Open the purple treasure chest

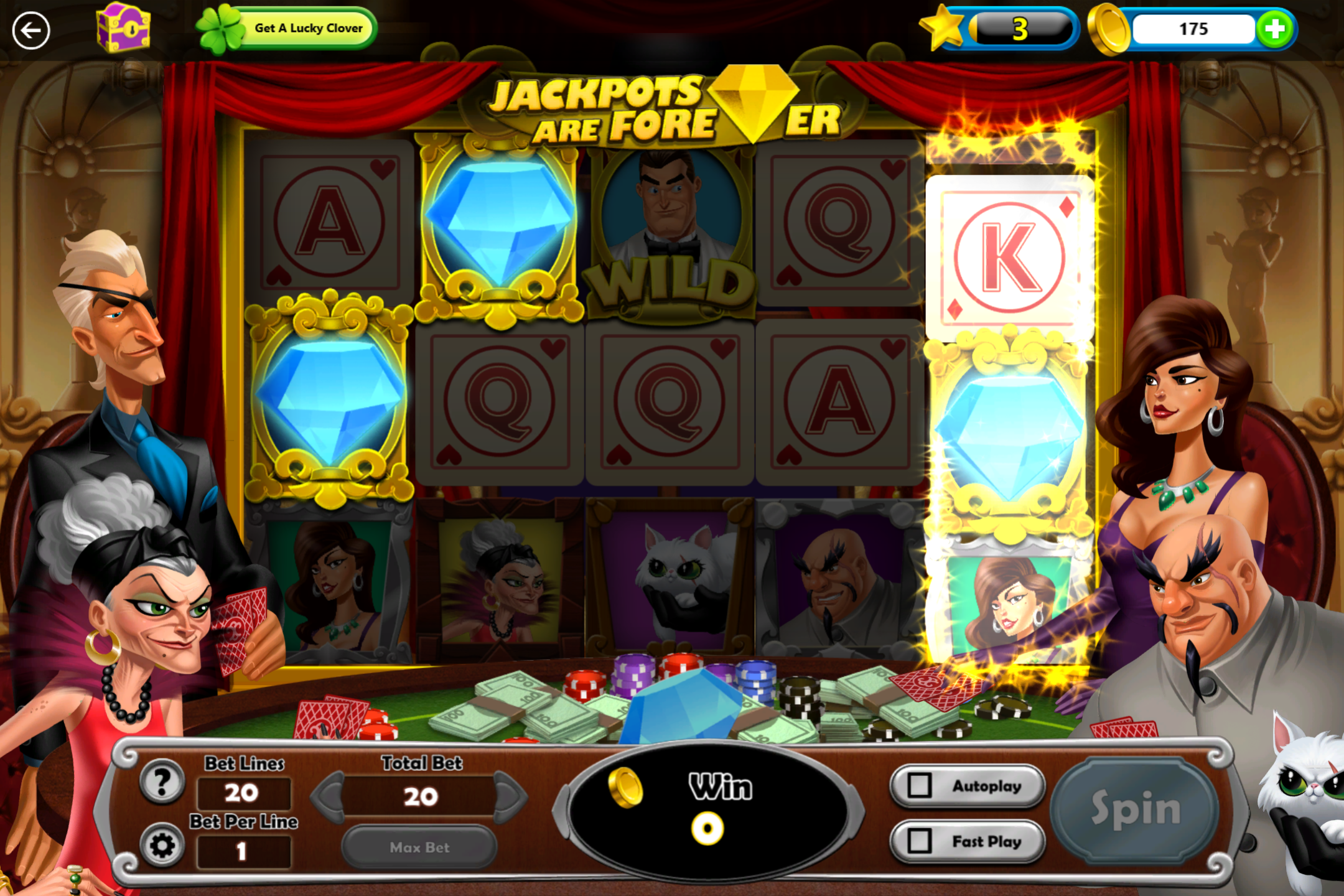click(123, 29)
